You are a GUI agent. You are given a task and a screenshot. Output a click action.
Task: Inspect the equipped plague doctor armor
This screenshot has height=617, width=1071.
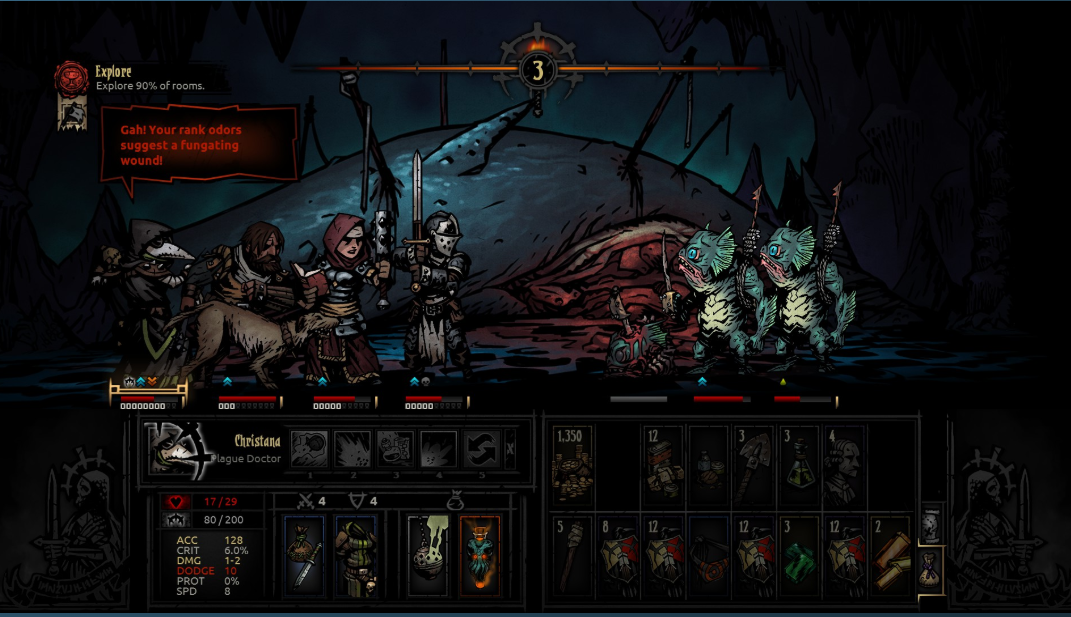[x=354, y=554]
